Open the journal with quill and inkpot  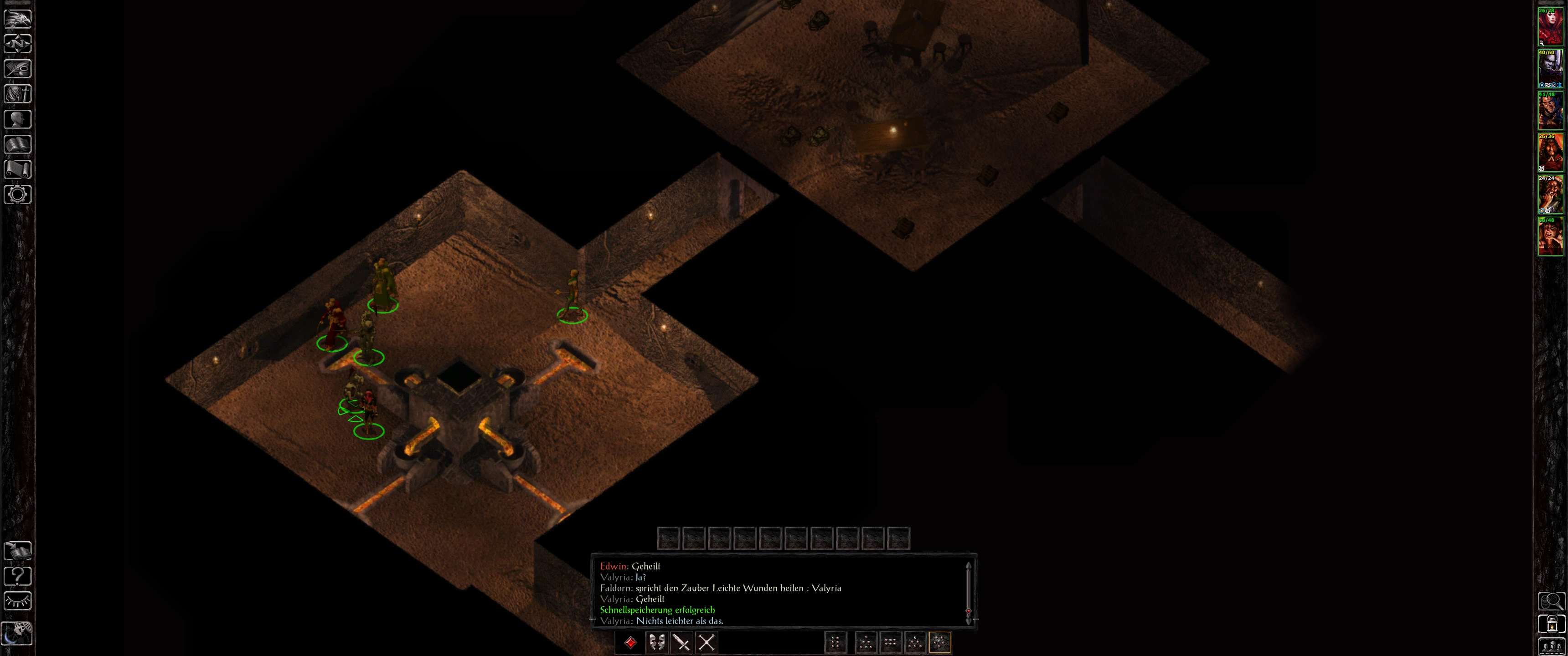pos(18,69)
